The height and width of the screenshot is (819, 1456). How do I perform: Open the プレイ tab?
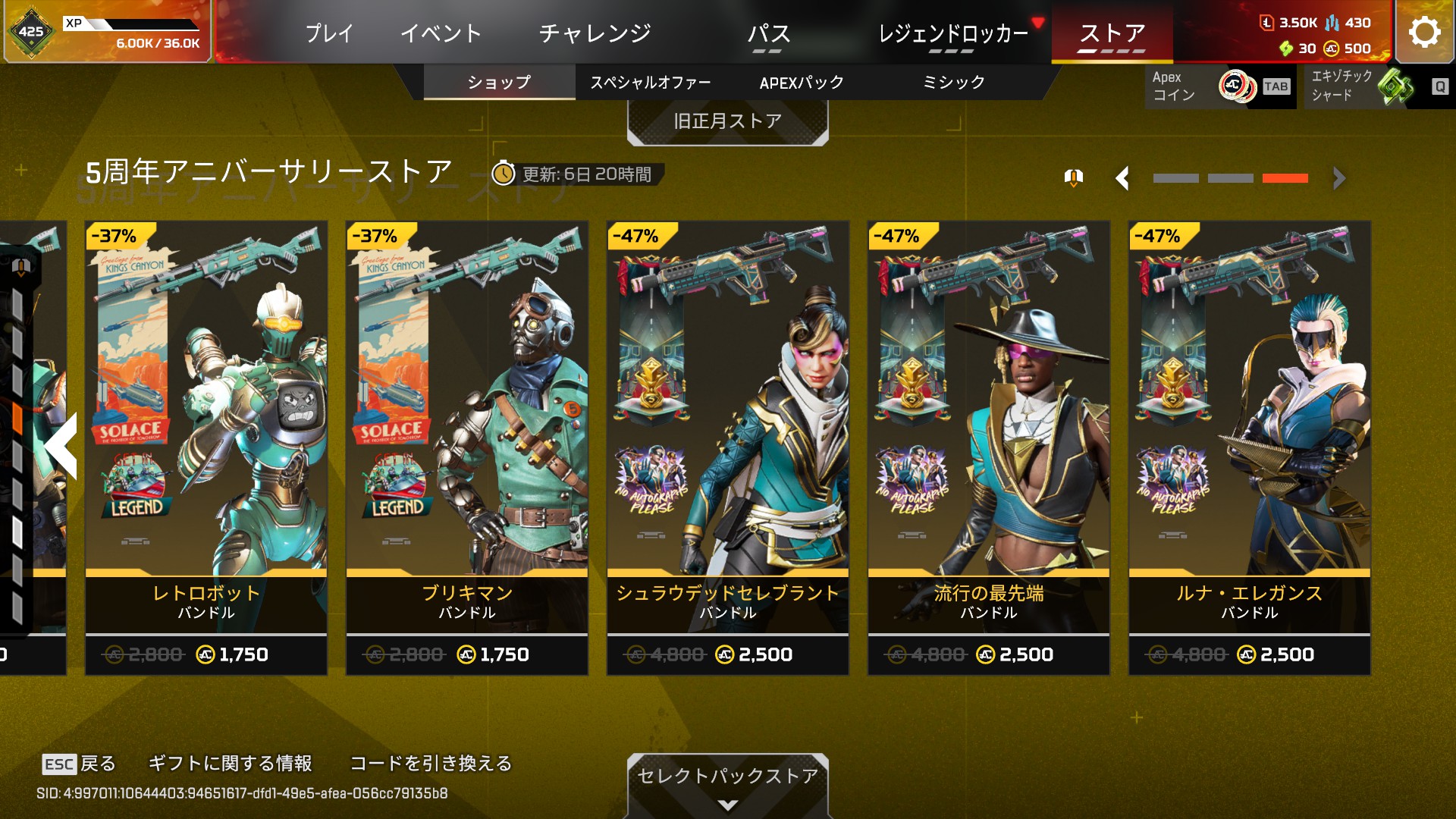coord(329,33)
